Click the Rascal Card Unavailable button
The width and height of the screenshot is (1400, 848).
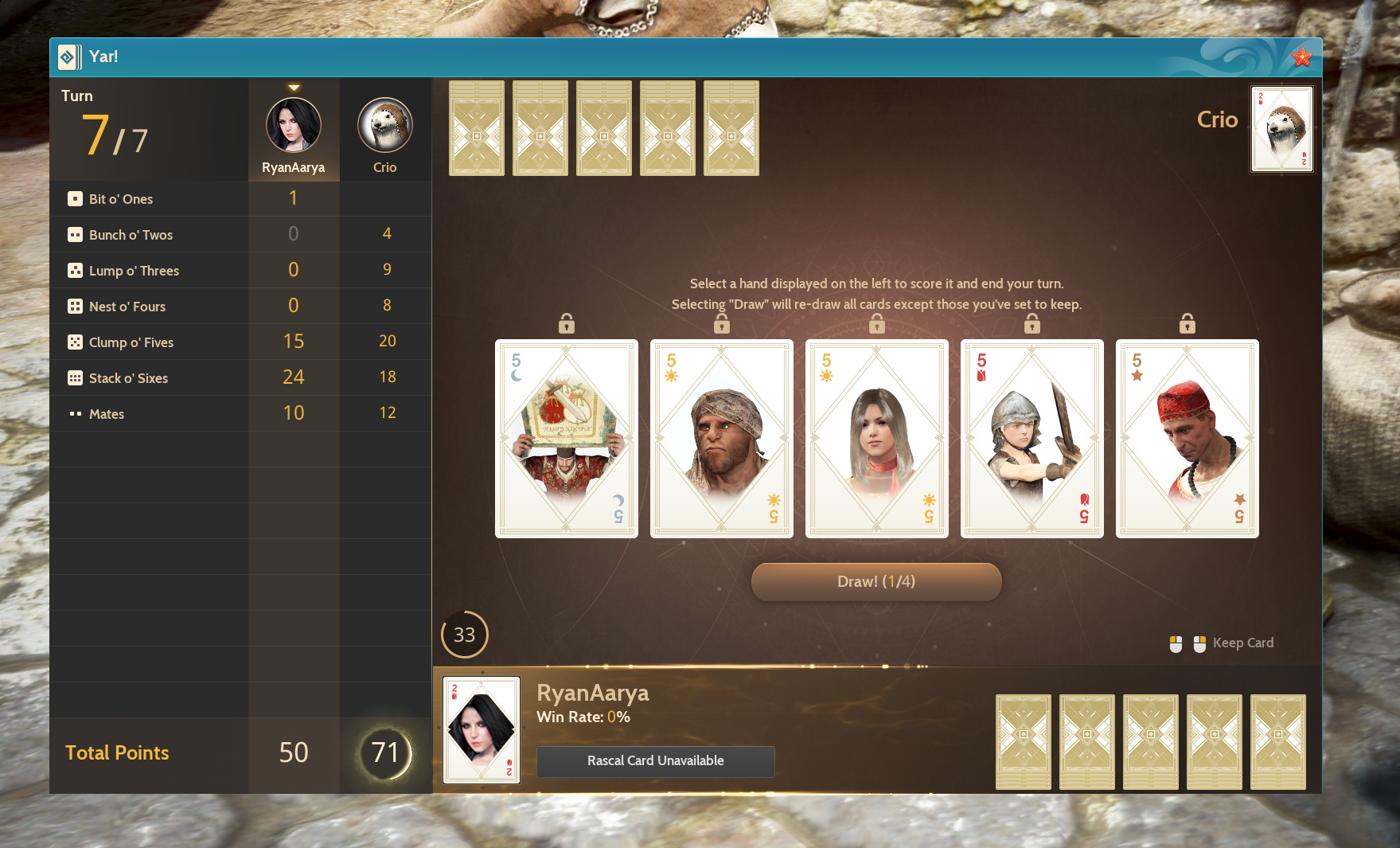tap(655, 761)
